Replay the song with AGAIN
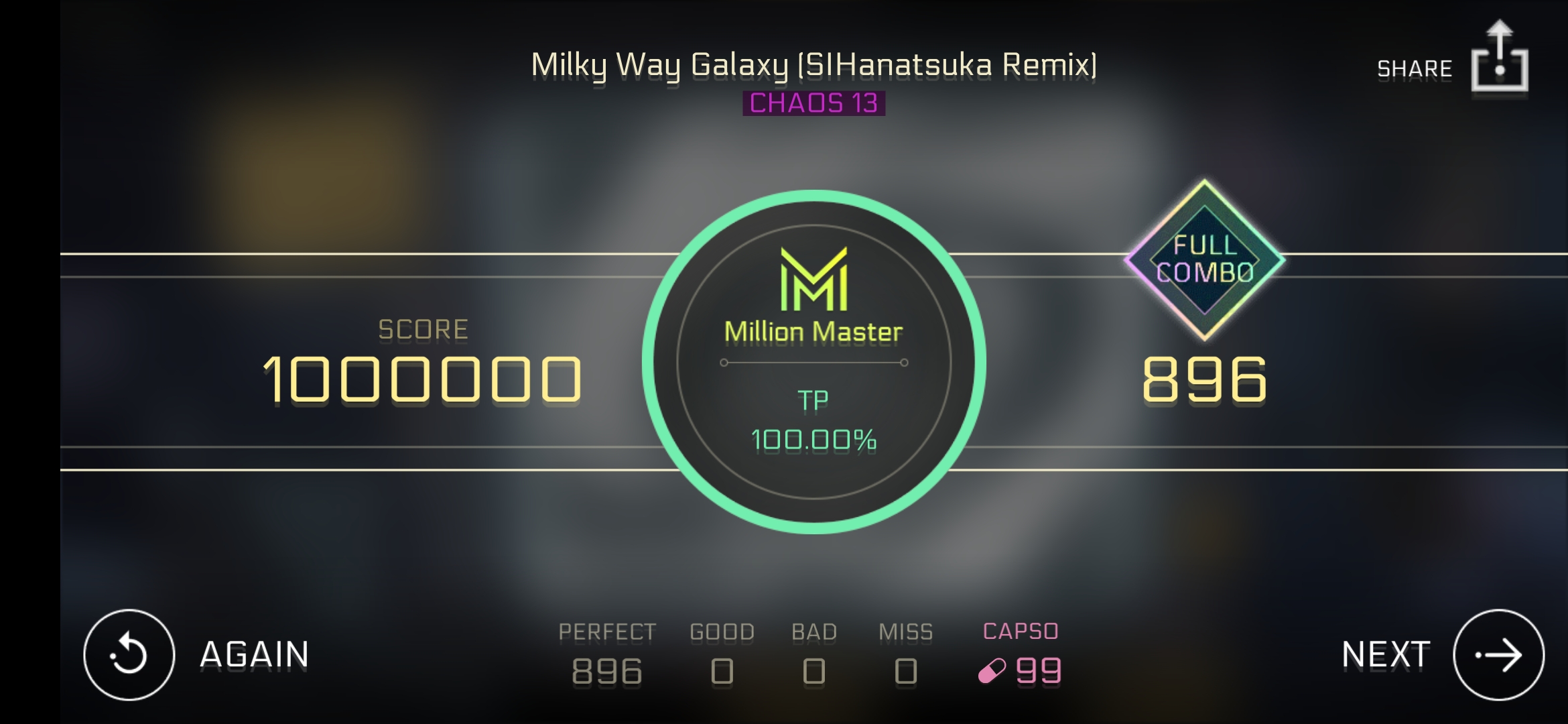Viewport: 1568px width, 724px height. (129, 654)
